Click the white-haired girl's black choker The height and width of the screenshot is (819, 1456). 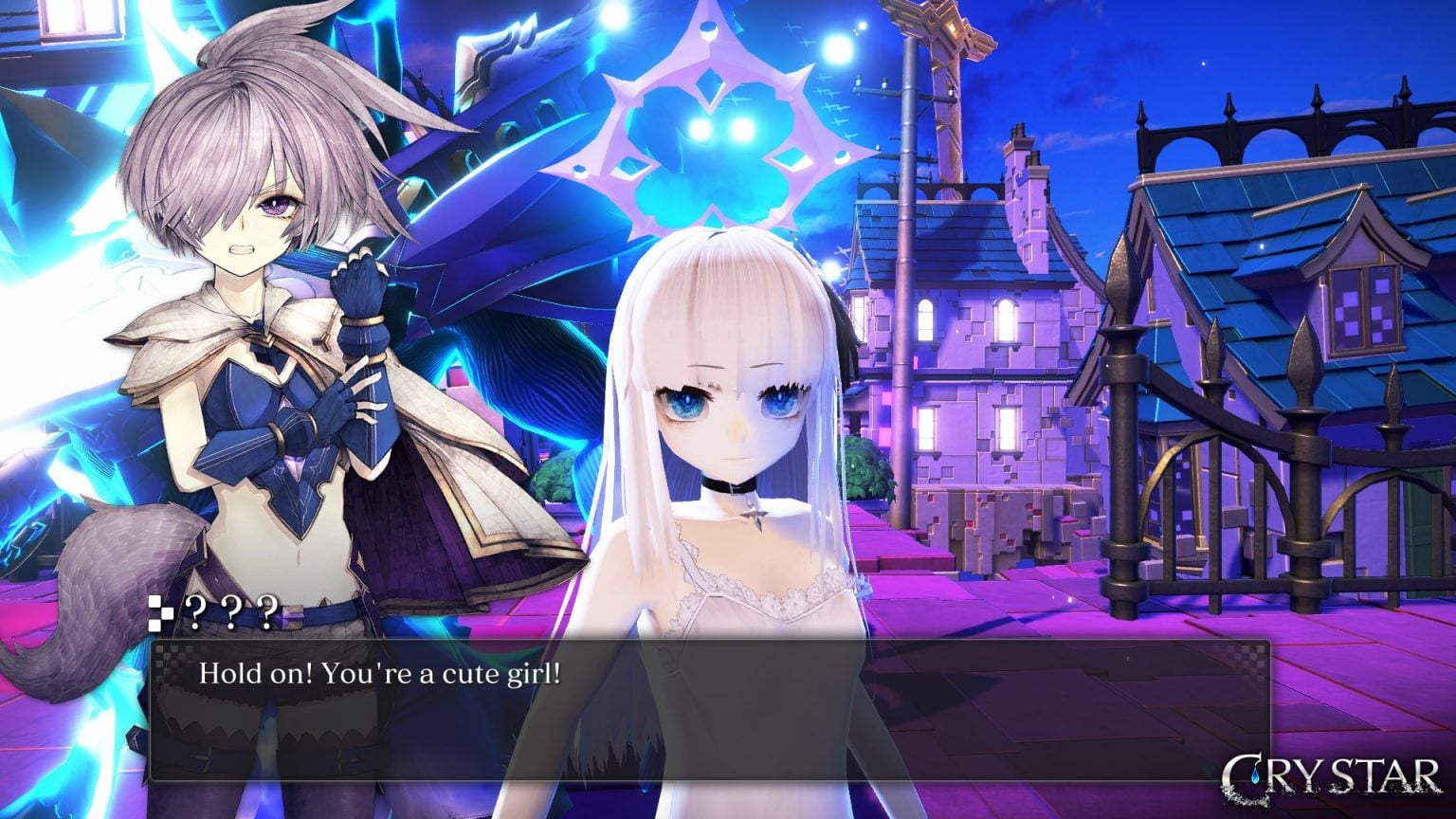click(x=730, y=483)
